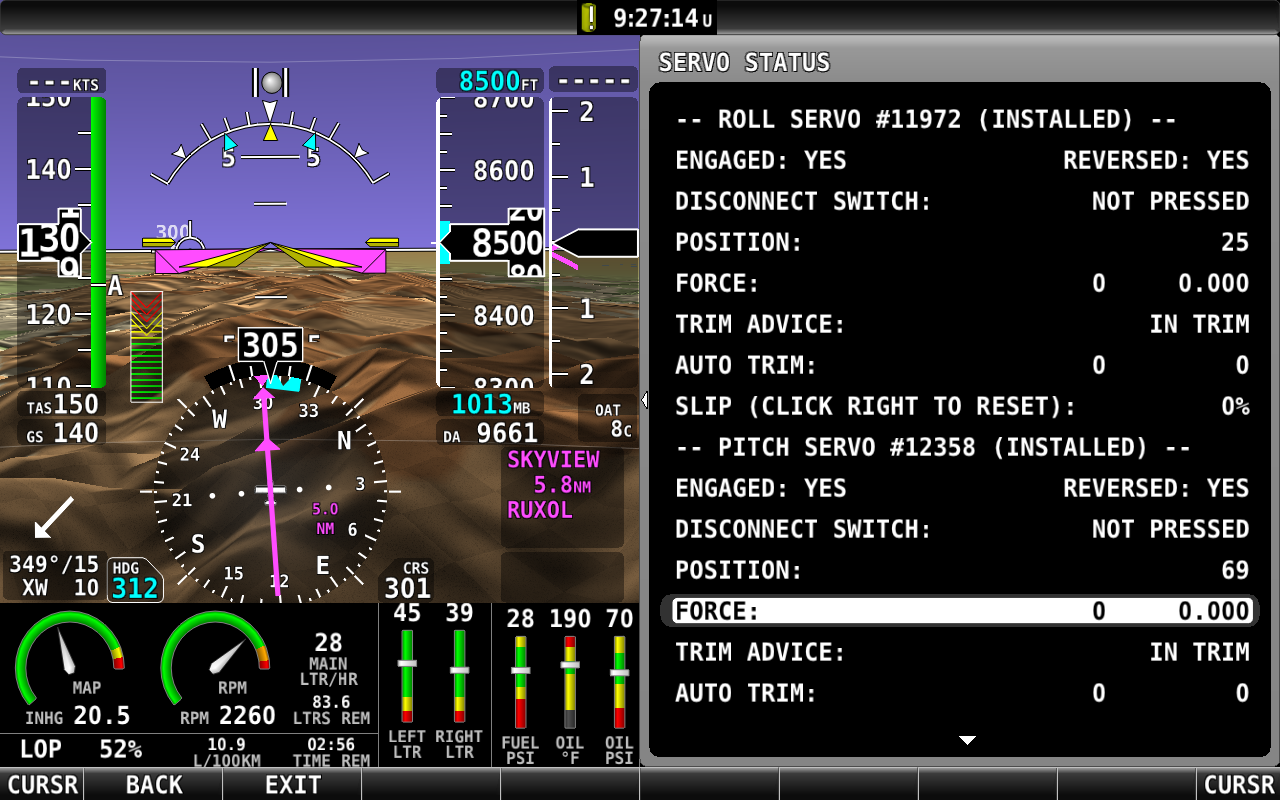Select the roll servo TRIM ADVICE row
Image resolution: width=1280 pixels, height=800 pixels.
[961, 324]
